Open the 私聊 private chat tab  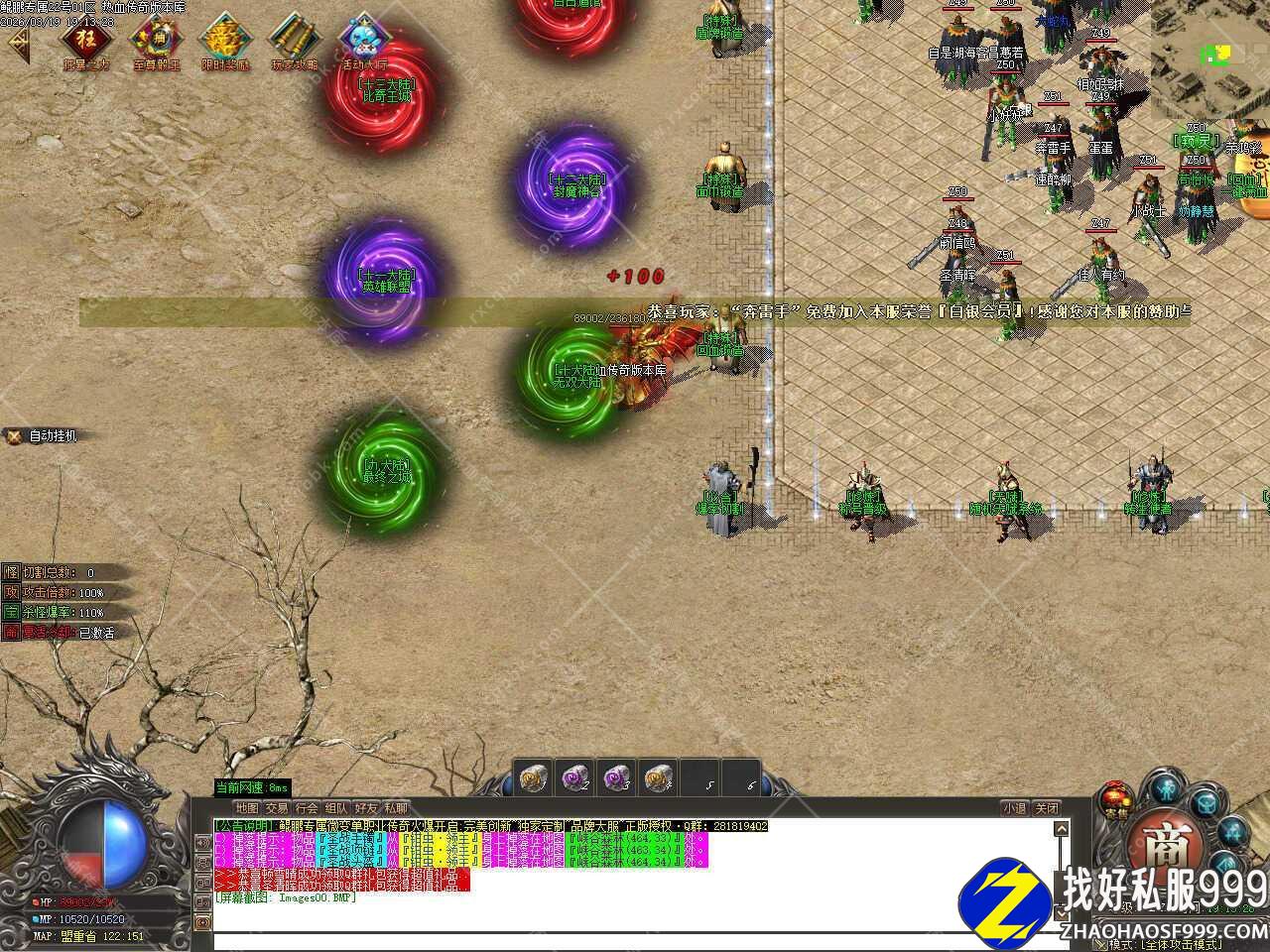pos(396,808)
